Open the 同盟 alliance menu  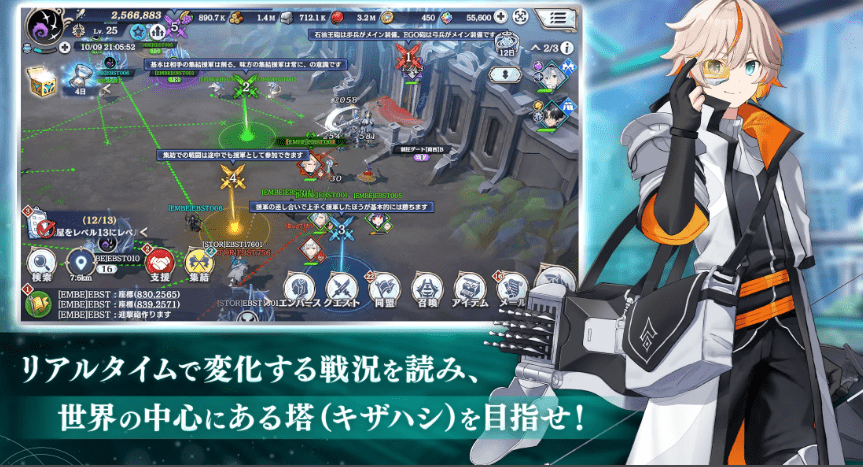click(x=386, y=286)
